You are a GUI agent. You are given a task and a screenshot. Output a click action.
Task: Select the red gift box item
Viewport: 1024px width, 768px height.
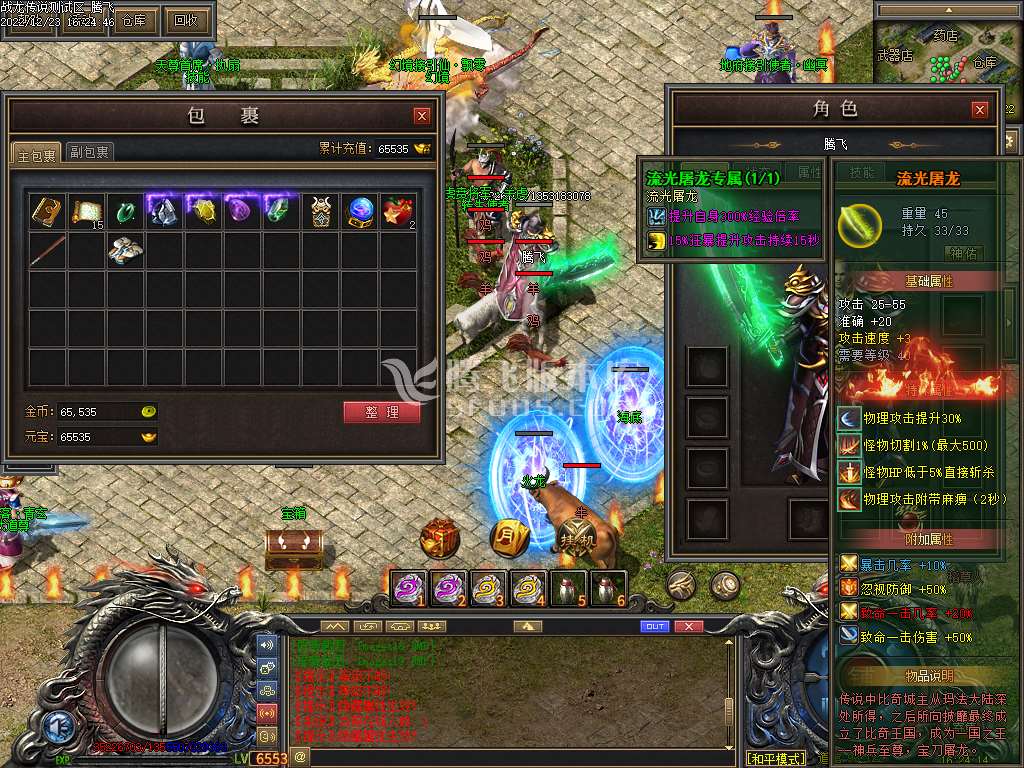(x=398, y=211)
